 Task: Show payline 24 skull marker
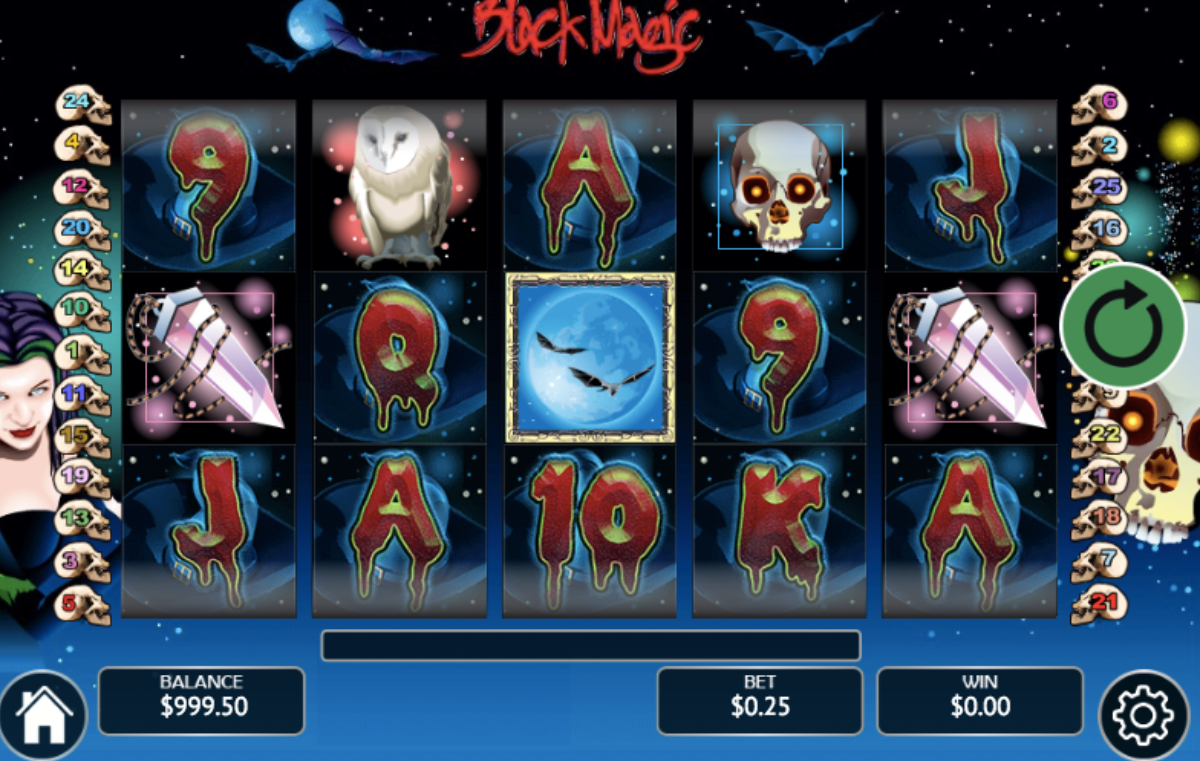click(x=82, y=103)
